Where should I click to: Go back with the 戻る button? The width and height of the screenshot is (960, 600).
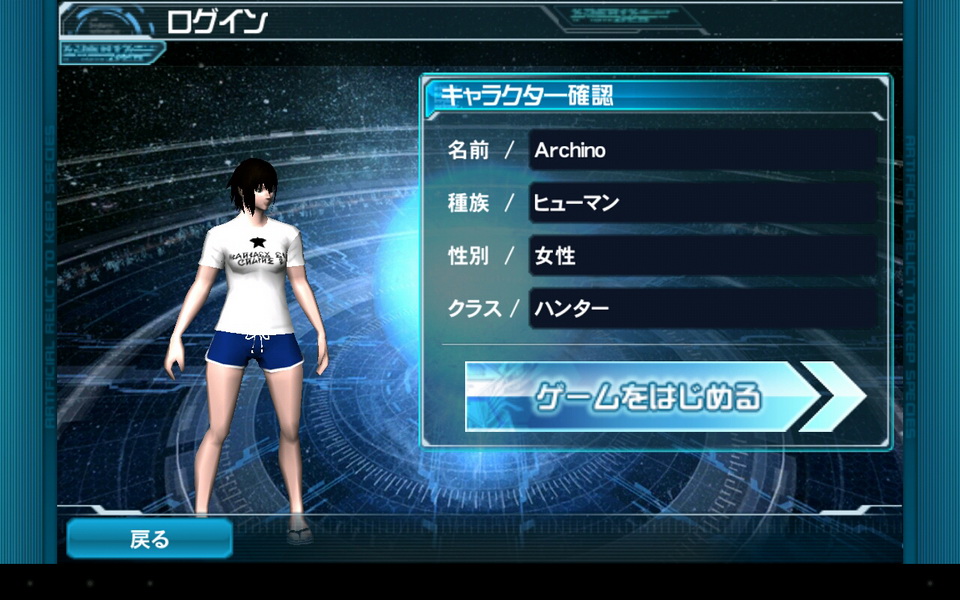click(x=150, y=539)
